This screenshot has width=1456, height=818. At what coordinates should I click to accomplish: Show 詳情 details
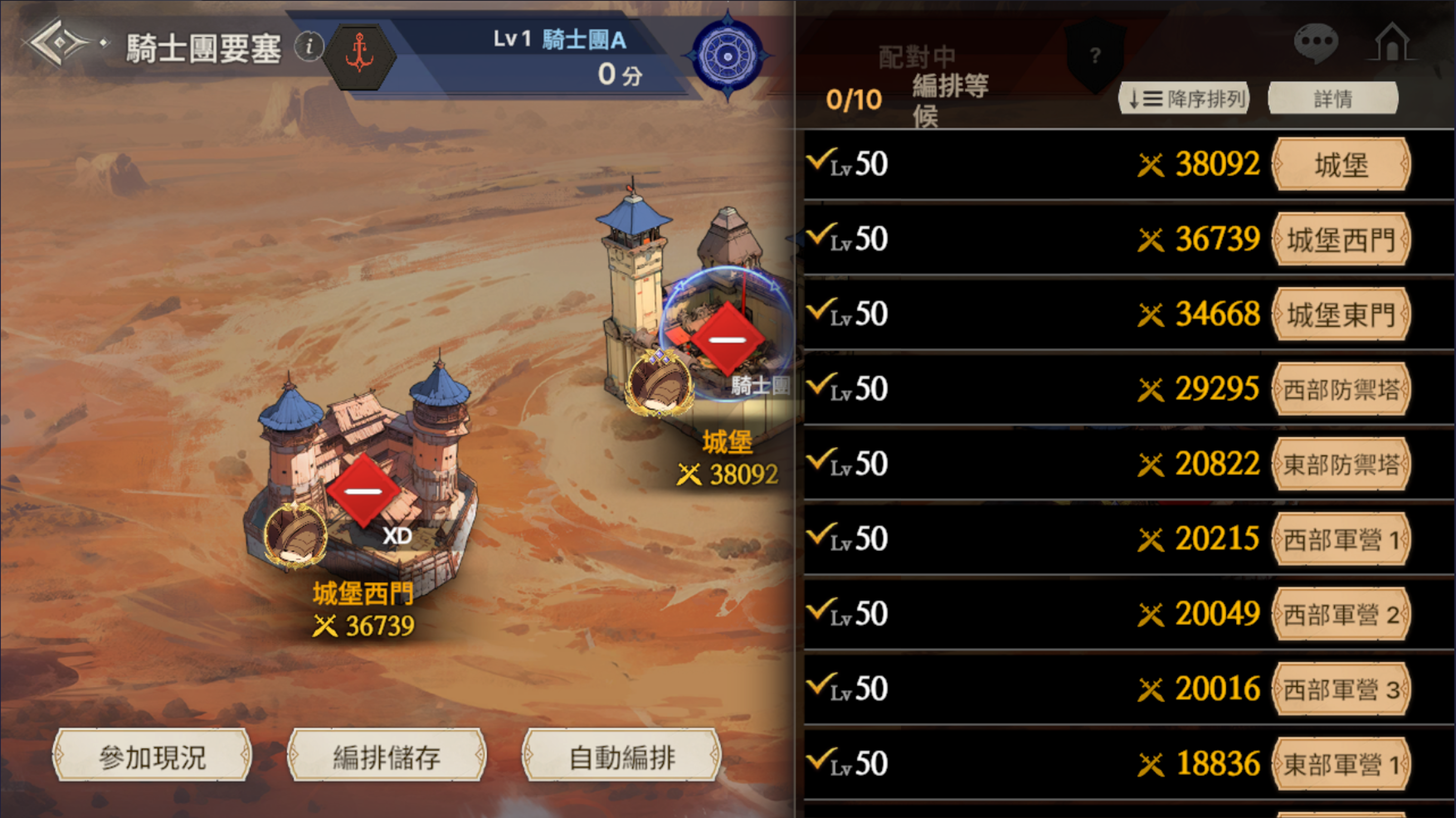click(x=1333, y=99)
